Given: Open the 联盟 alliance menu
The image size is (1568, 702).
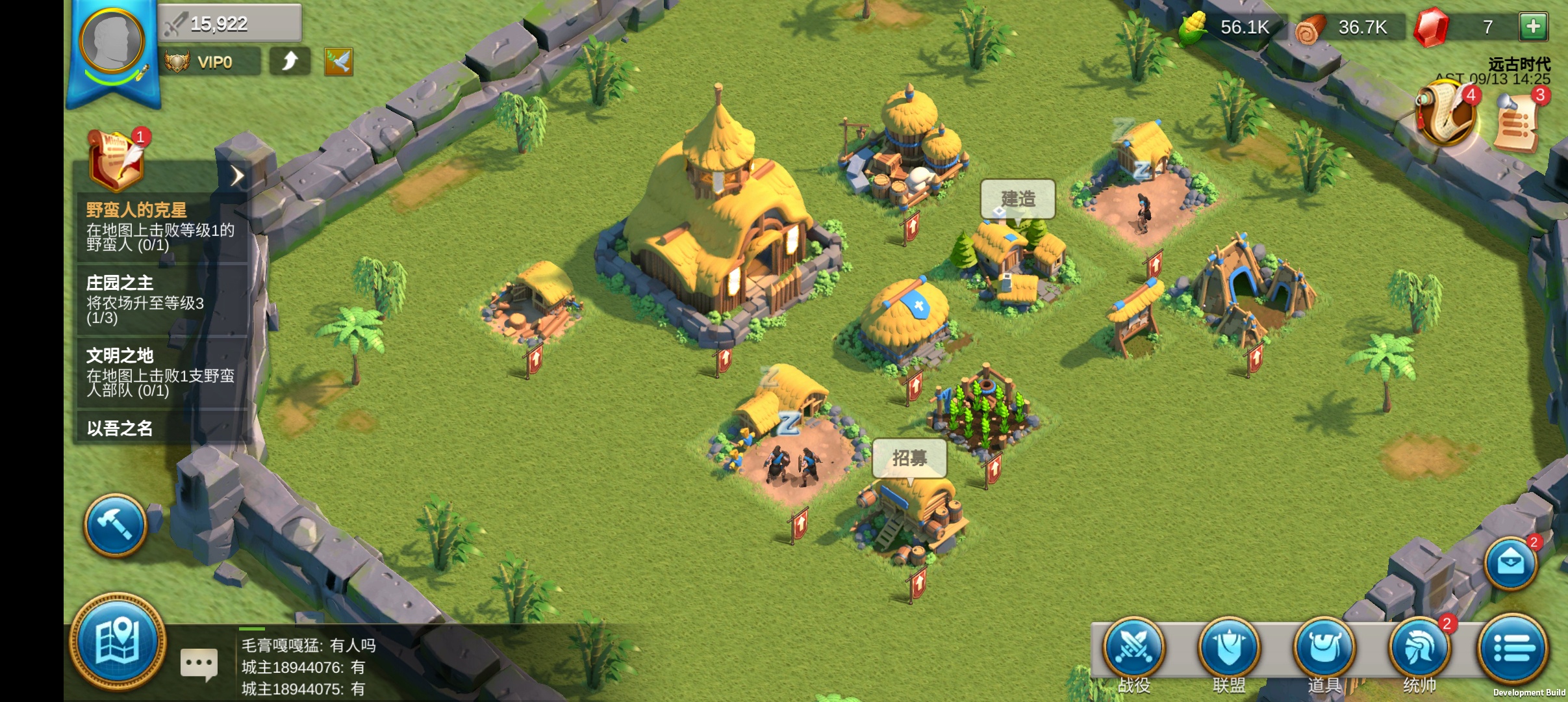Looking at the screenshot, I should pyautogui.click(x=1229, y=649).
